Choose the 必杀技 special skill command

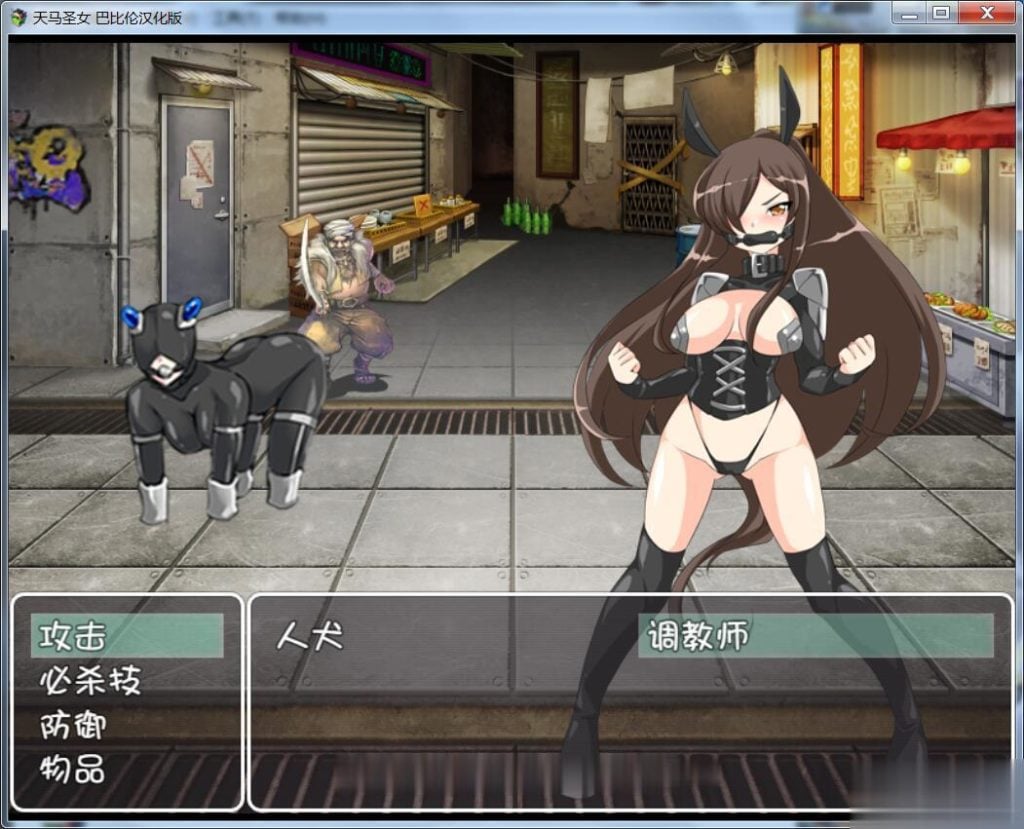[90, 681]
